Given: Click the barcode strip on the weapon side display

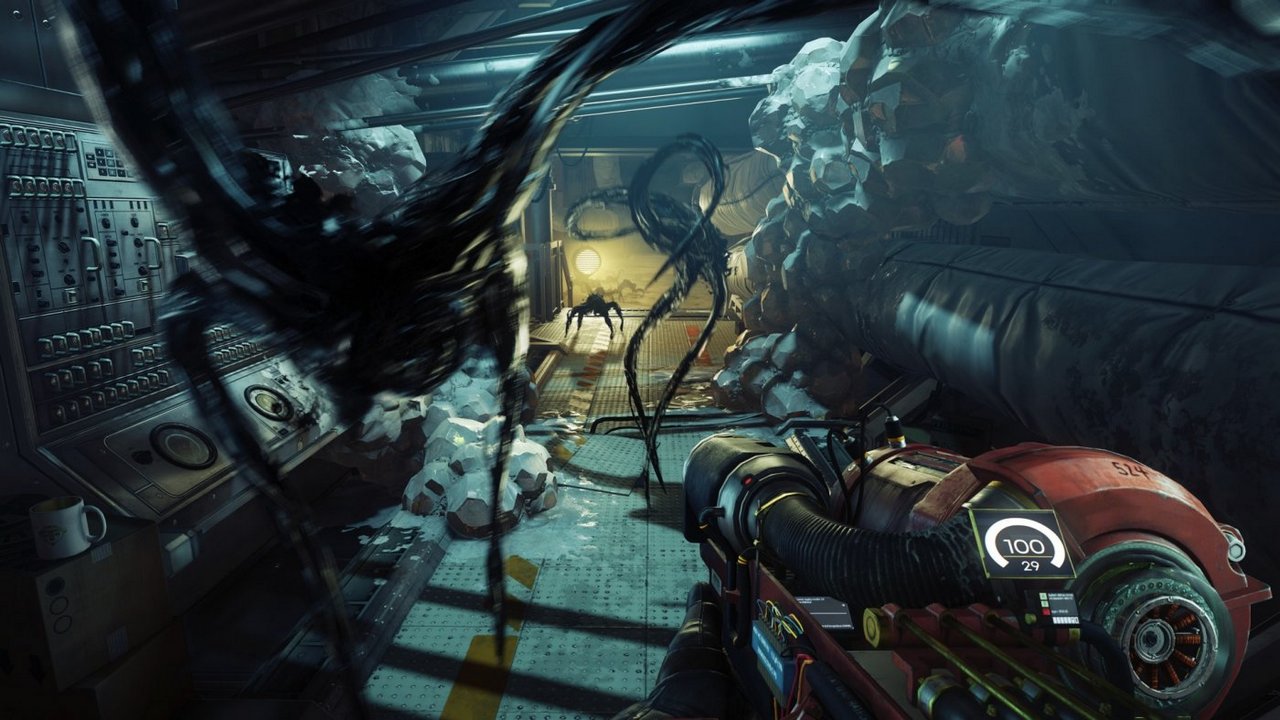Looking at the screenshot, I should click(1064, 618).
